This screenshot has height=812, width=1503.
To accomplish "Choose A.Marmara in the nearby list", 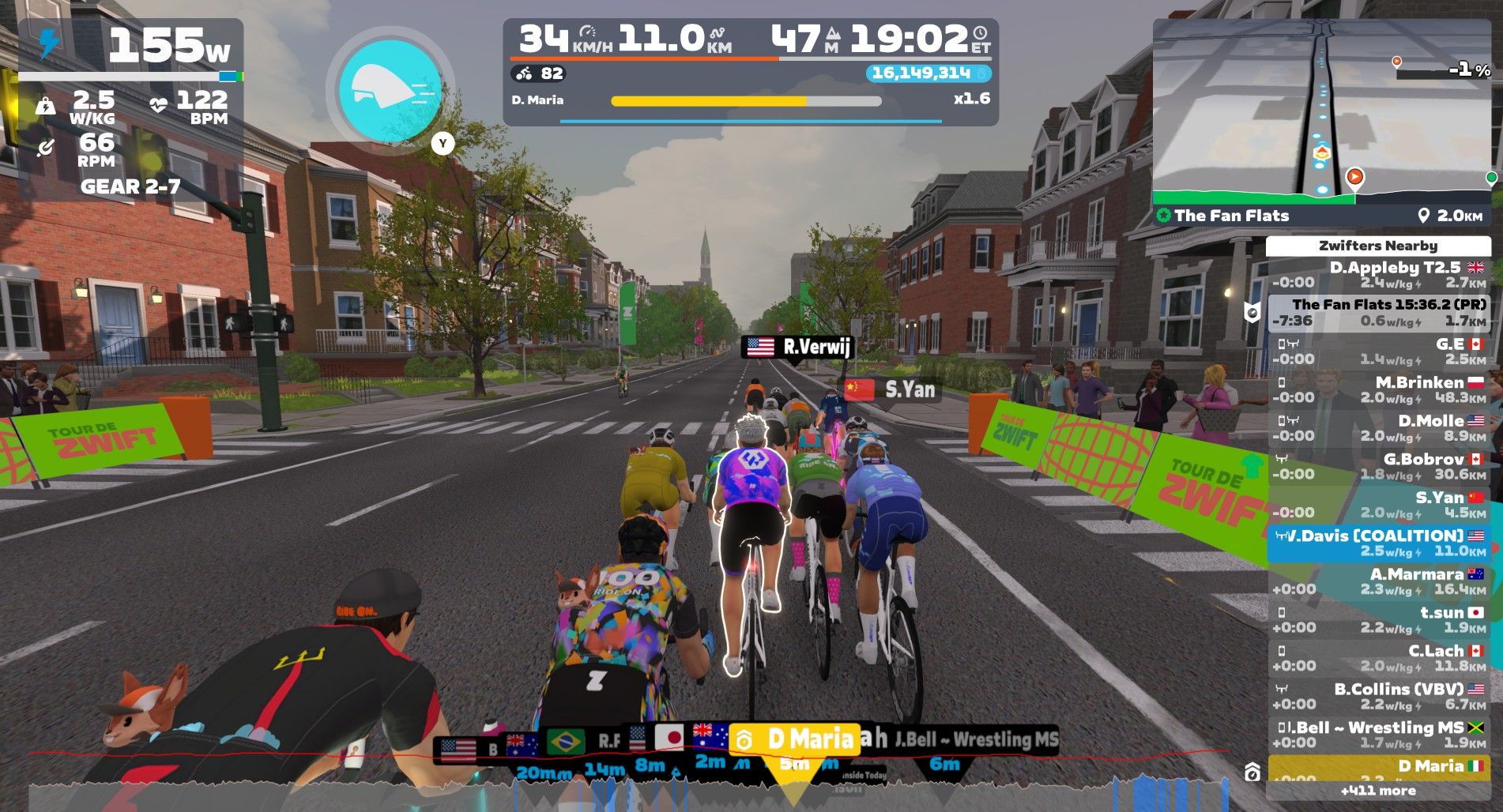I will 1378,581.
